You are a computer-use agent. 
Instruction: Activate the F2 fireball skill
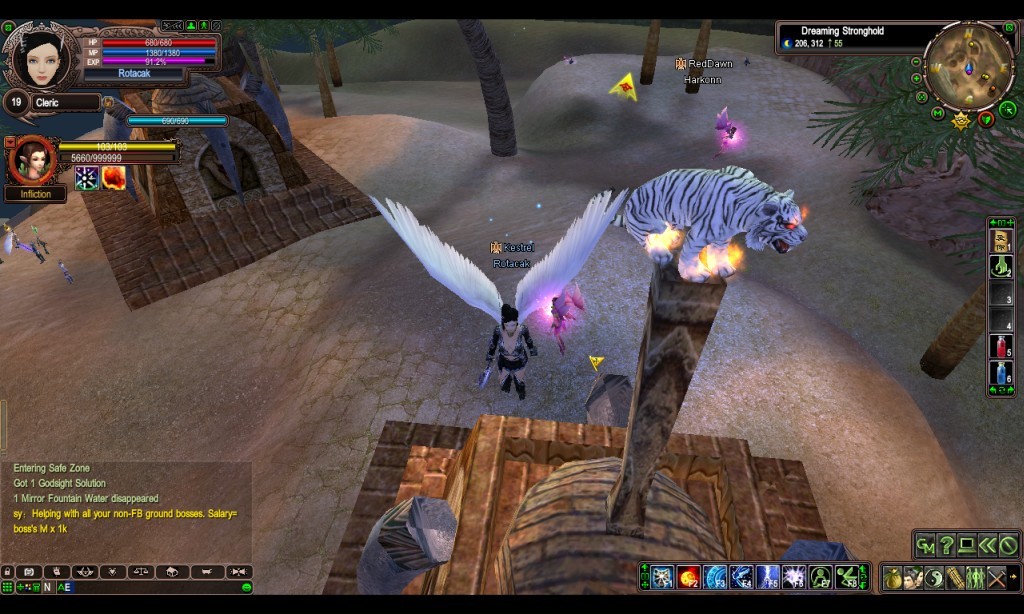click(x=688, y=577)
